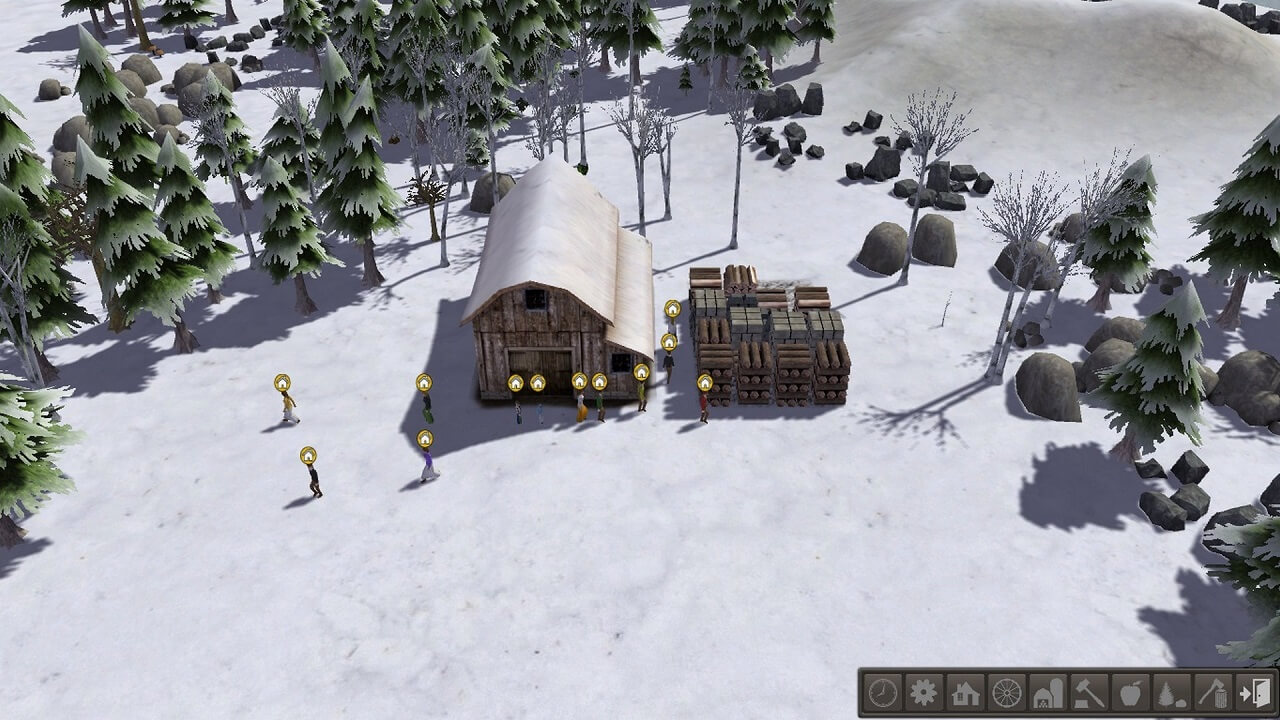The image size is (1280, 720).
Task: Activate the axe and stump icon
Action: pyautogui.click(x=1213, y=692)
